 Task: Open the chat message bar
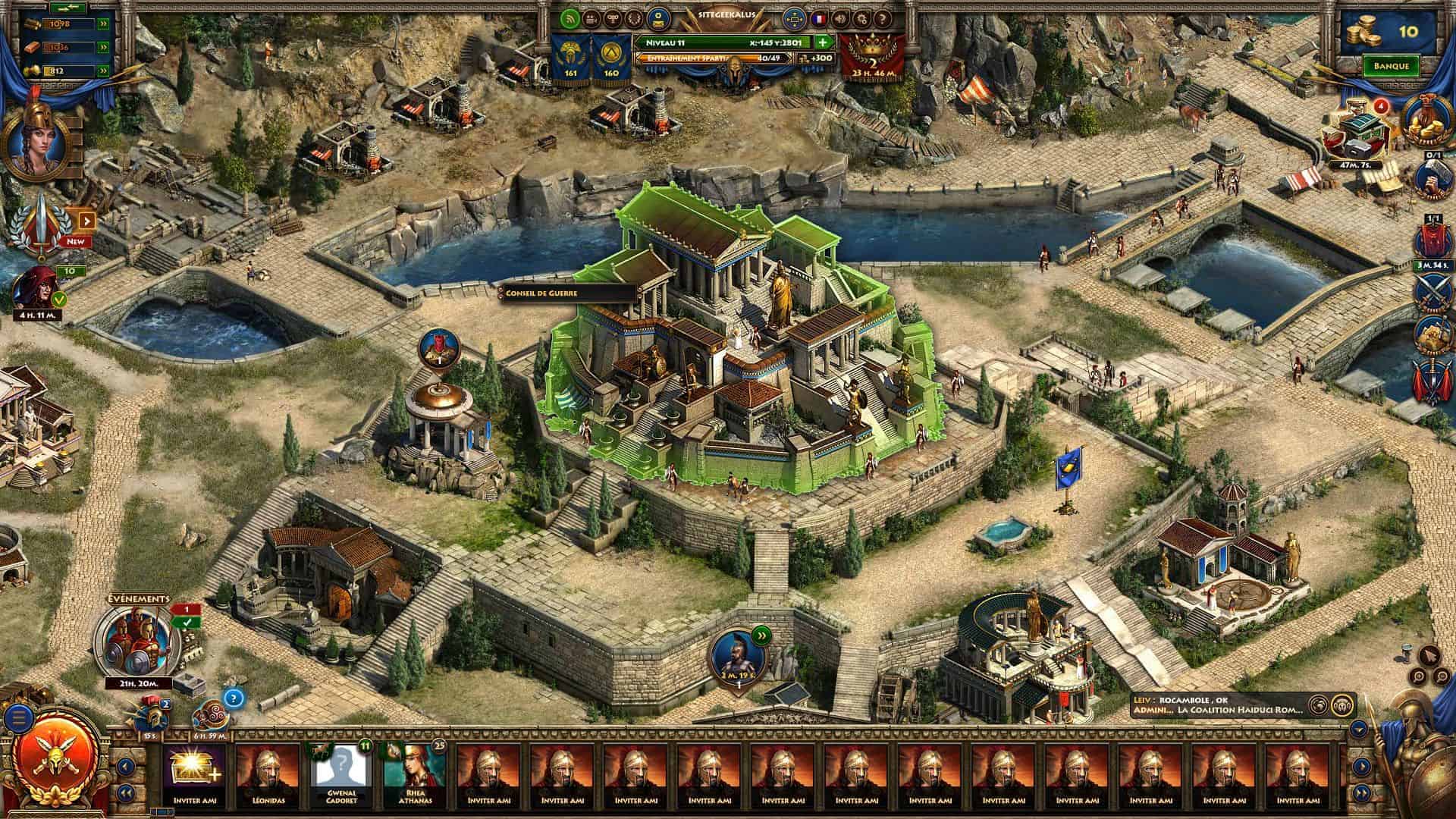[1217, 705]
